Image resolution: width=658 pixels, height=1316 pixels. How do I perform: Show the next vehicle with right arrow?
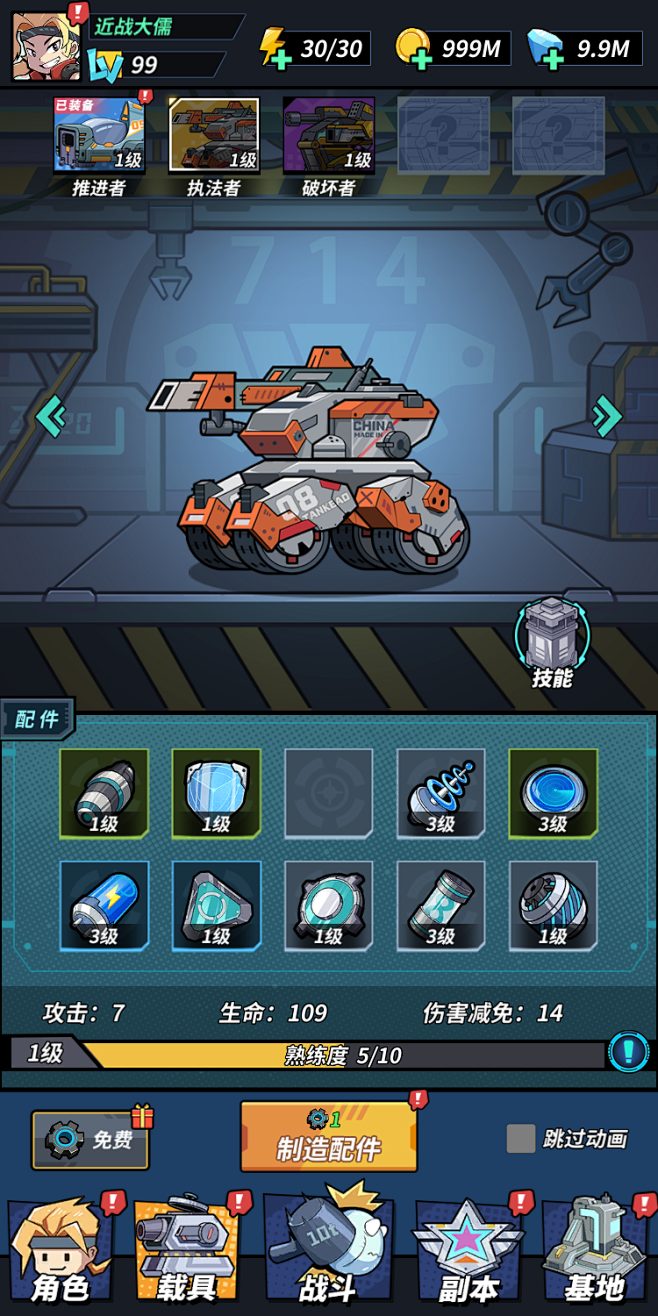[x=606, y=415]
